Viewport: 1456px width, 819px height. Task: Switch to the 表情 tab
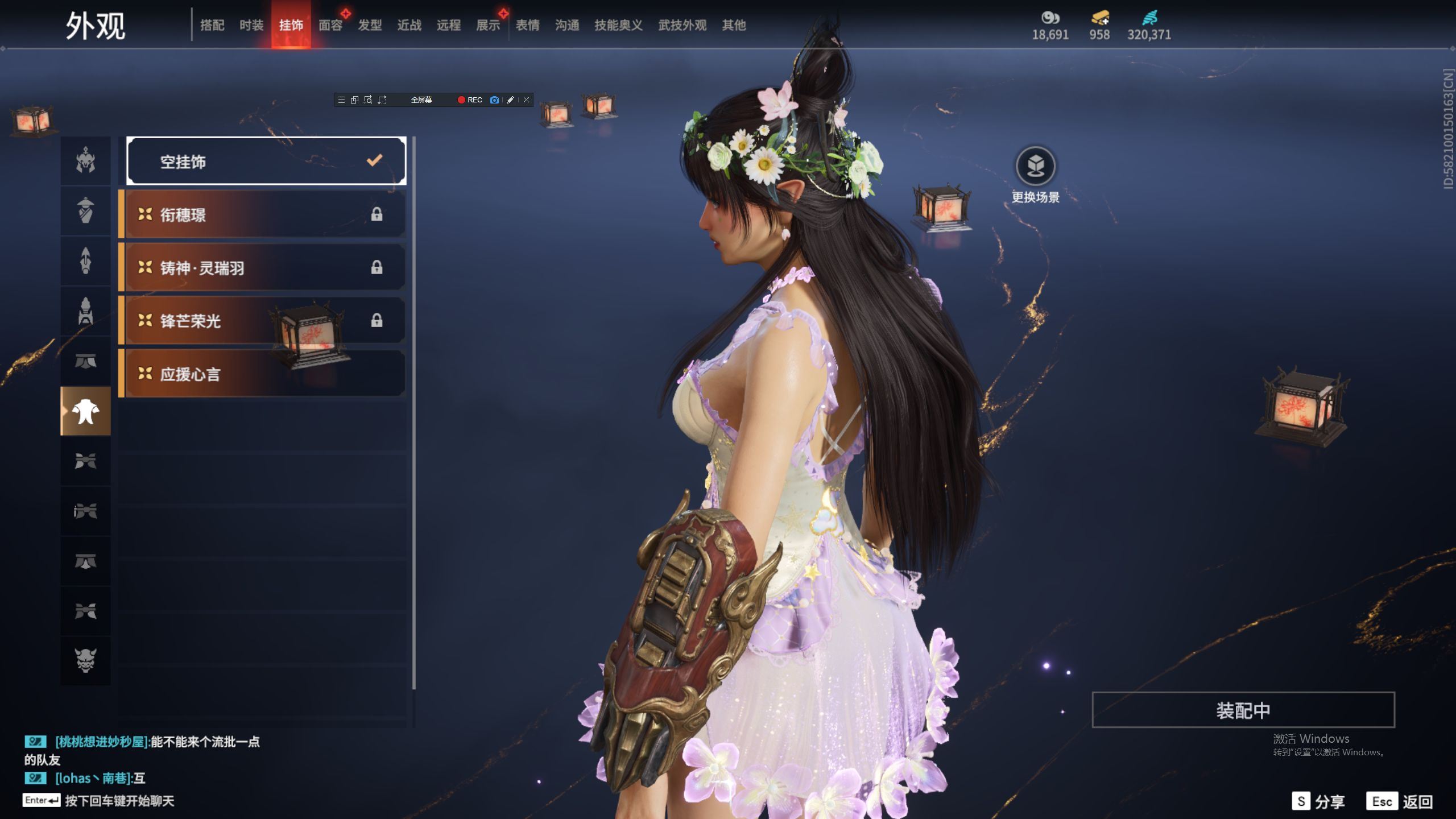click(528, 25)
